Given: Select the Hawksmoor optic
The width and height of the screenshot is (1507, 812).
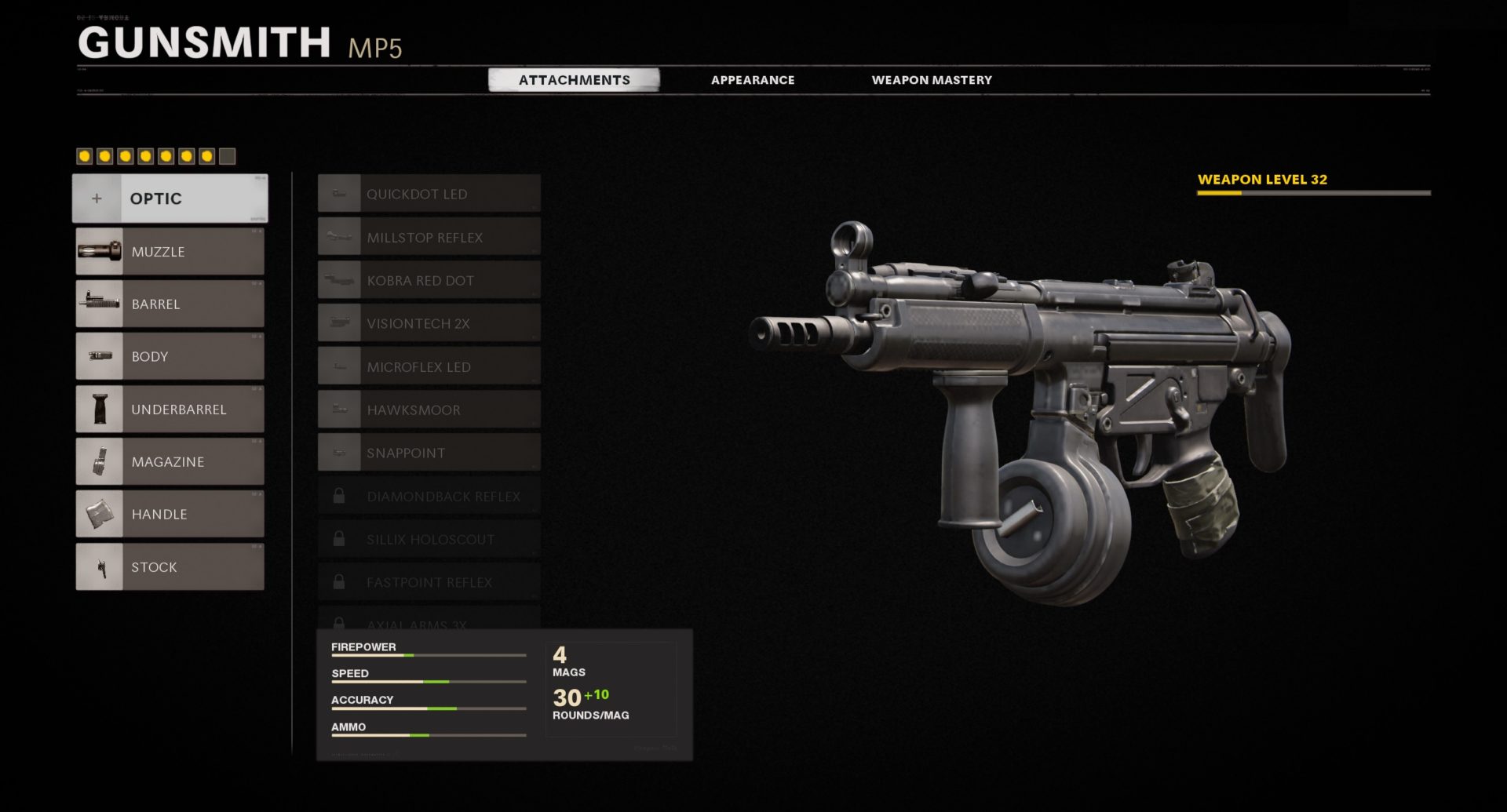Looking at the screenshot, I should coord(429,410).
